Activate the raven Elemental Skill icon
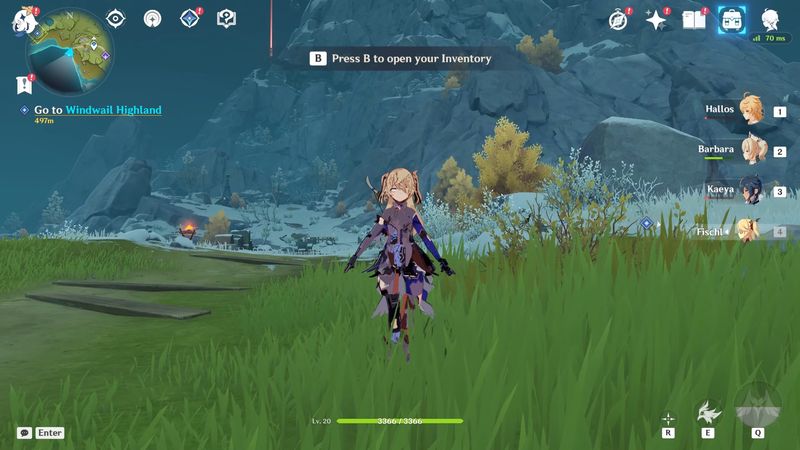 [x=708, y=411]
